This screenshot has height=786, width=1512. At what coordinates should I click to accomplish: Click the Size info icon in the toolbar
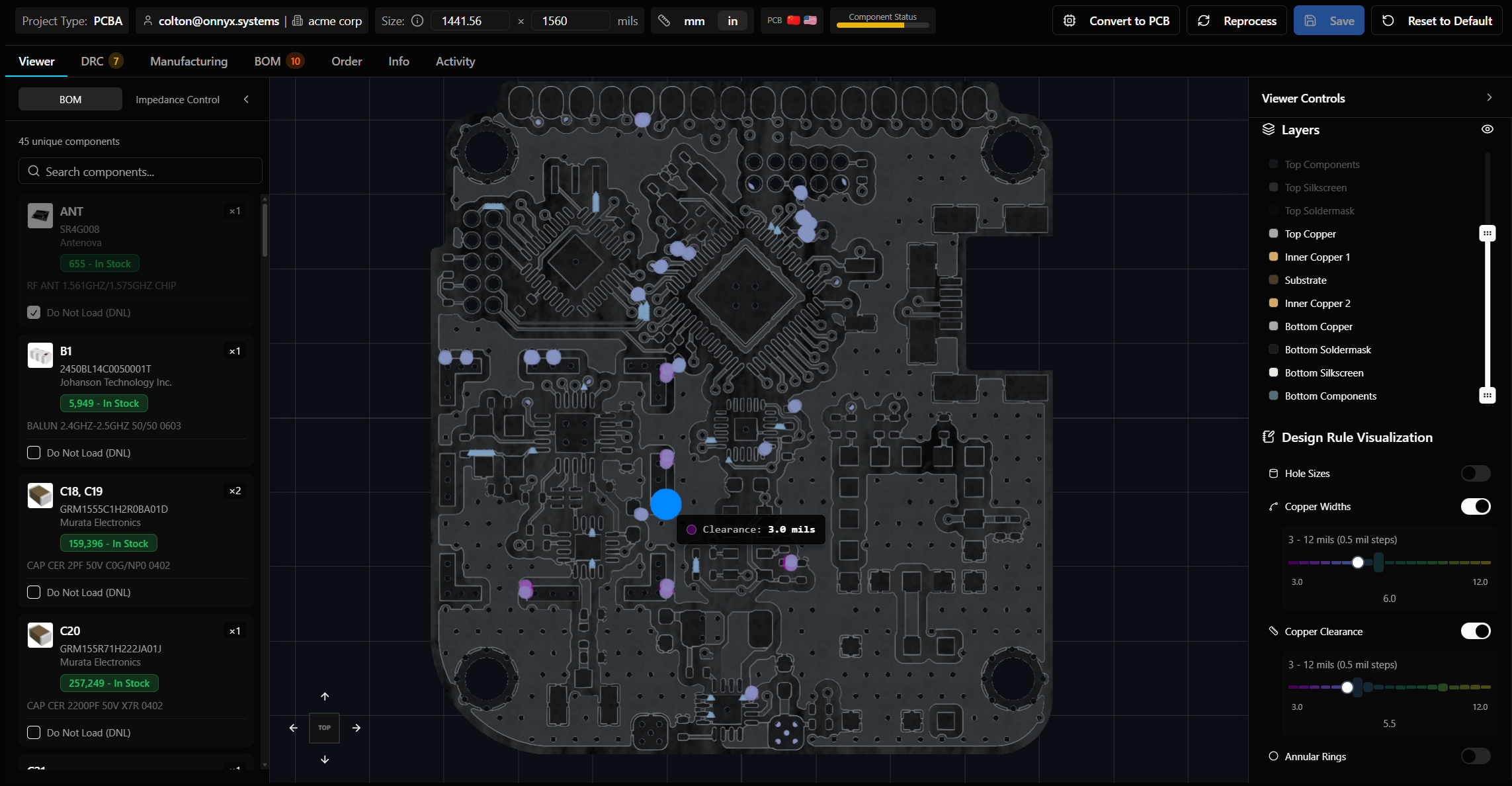coord(417,21)
